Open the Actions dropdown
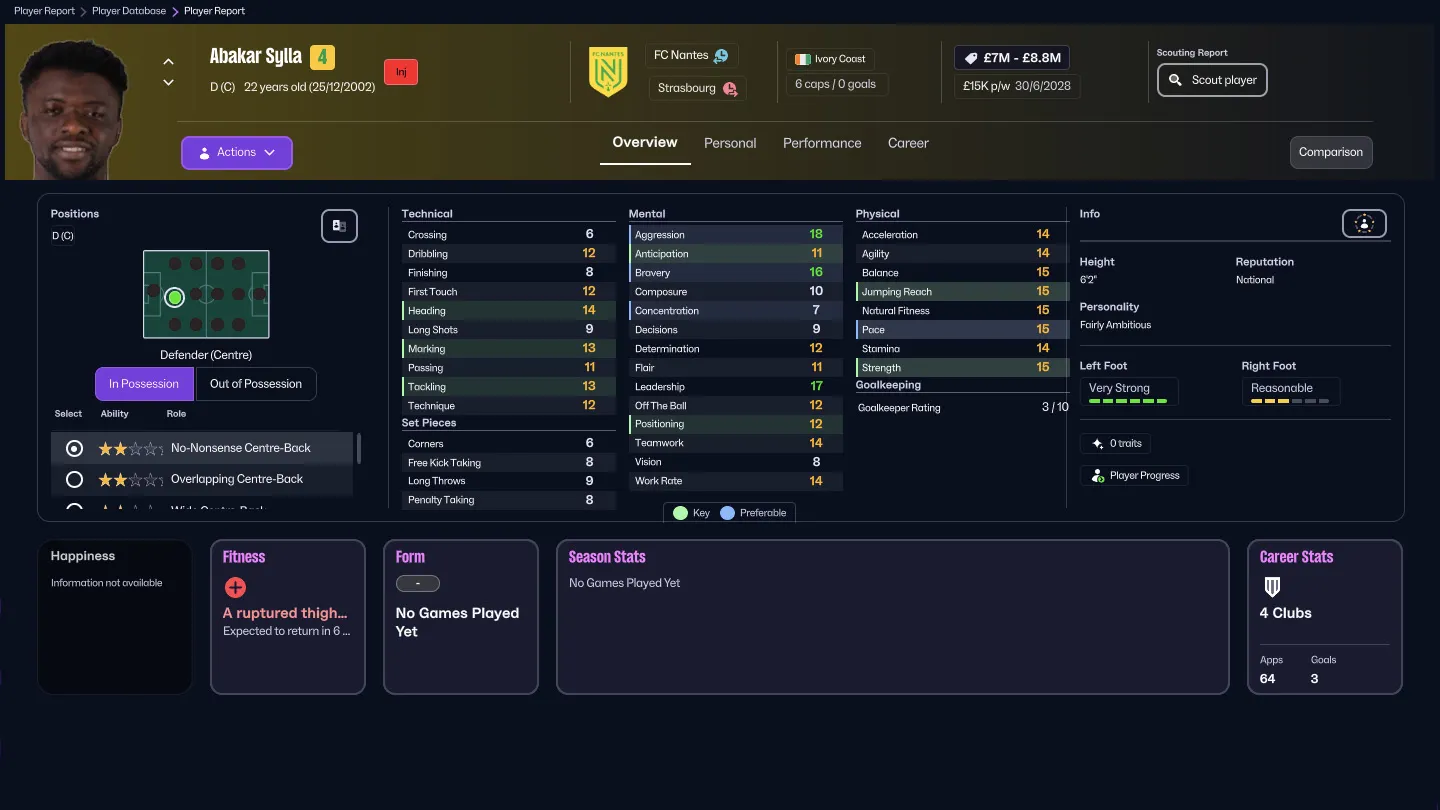1440x810 pixels. pos(236,152)
